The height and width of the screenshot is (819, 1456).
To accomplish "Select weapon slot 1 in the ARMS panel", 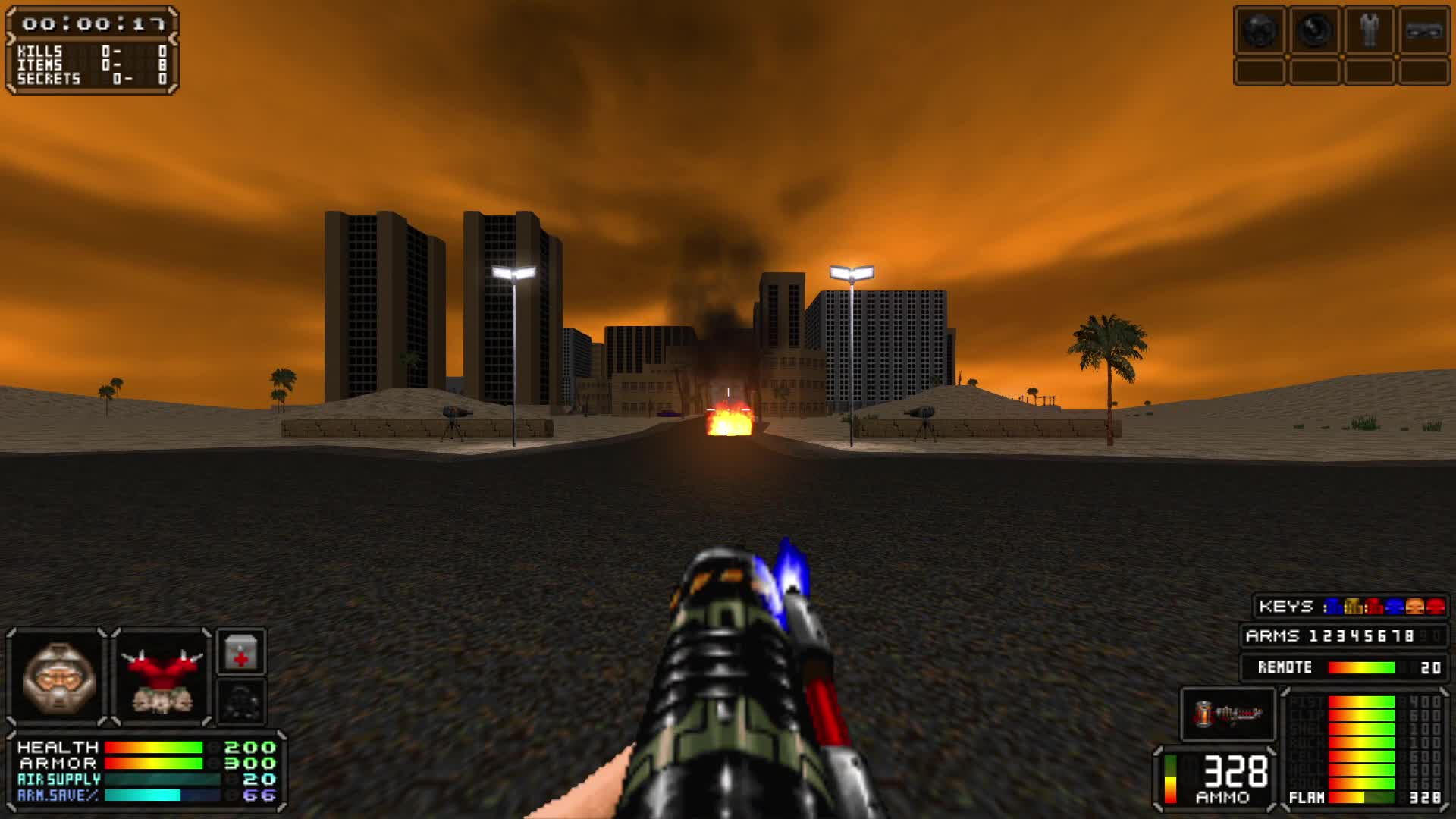I will pos(1315,636).
